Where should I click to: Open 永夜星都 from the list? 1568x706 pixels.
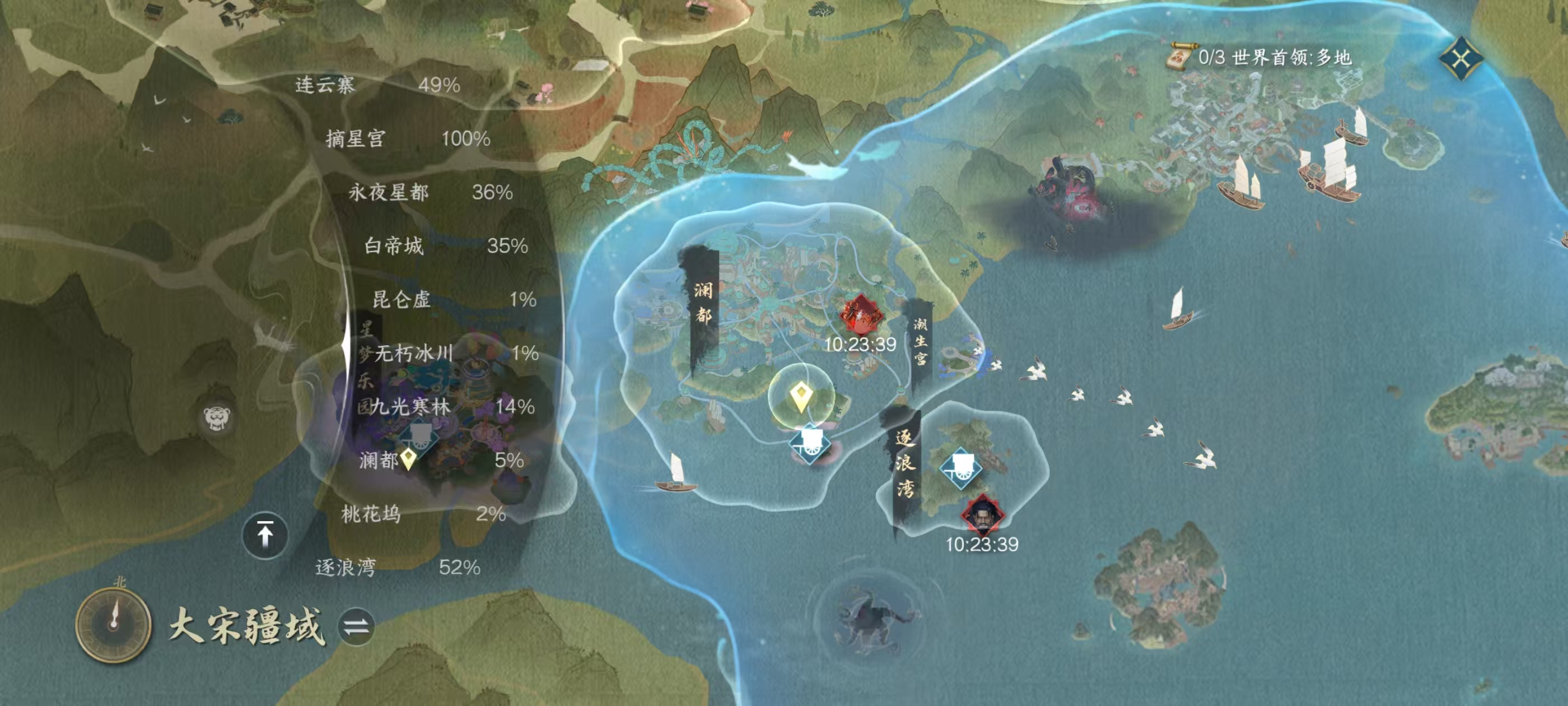(x=430, y=193)
